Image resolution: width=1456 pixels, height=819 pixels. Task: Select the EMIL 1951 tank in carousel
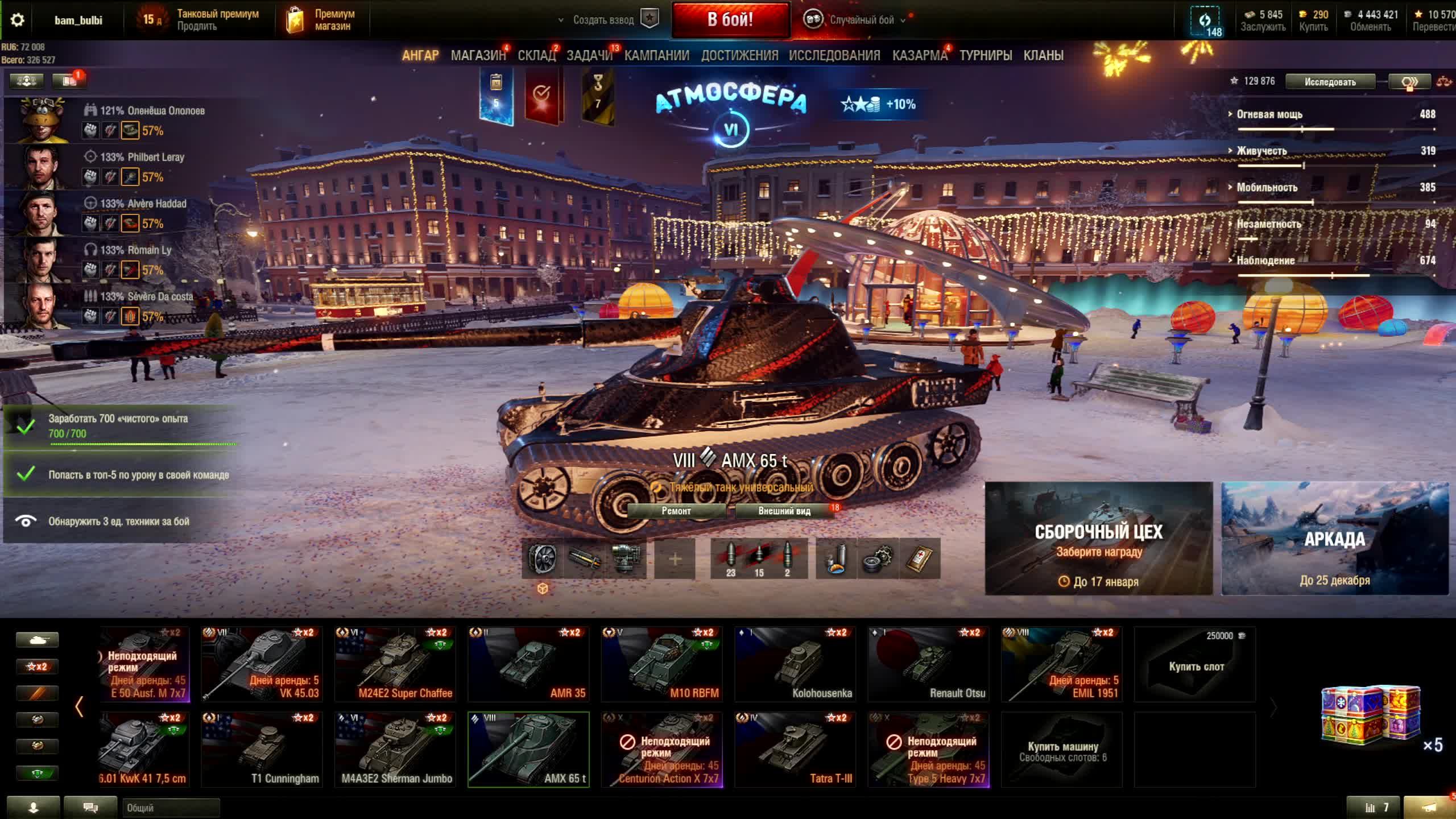[1061, 664]
